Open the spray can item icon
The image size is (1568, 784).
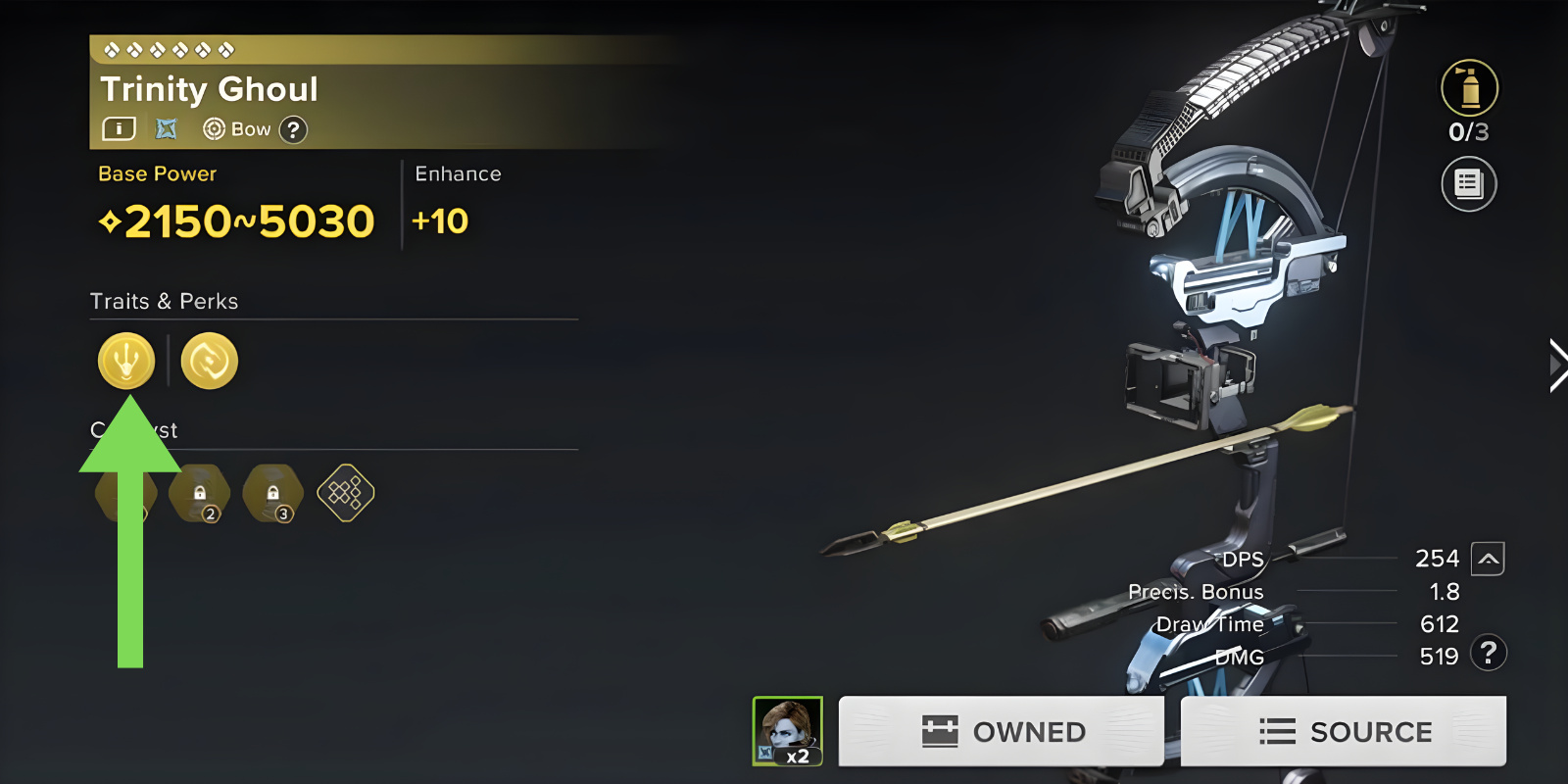point(1469,88)
